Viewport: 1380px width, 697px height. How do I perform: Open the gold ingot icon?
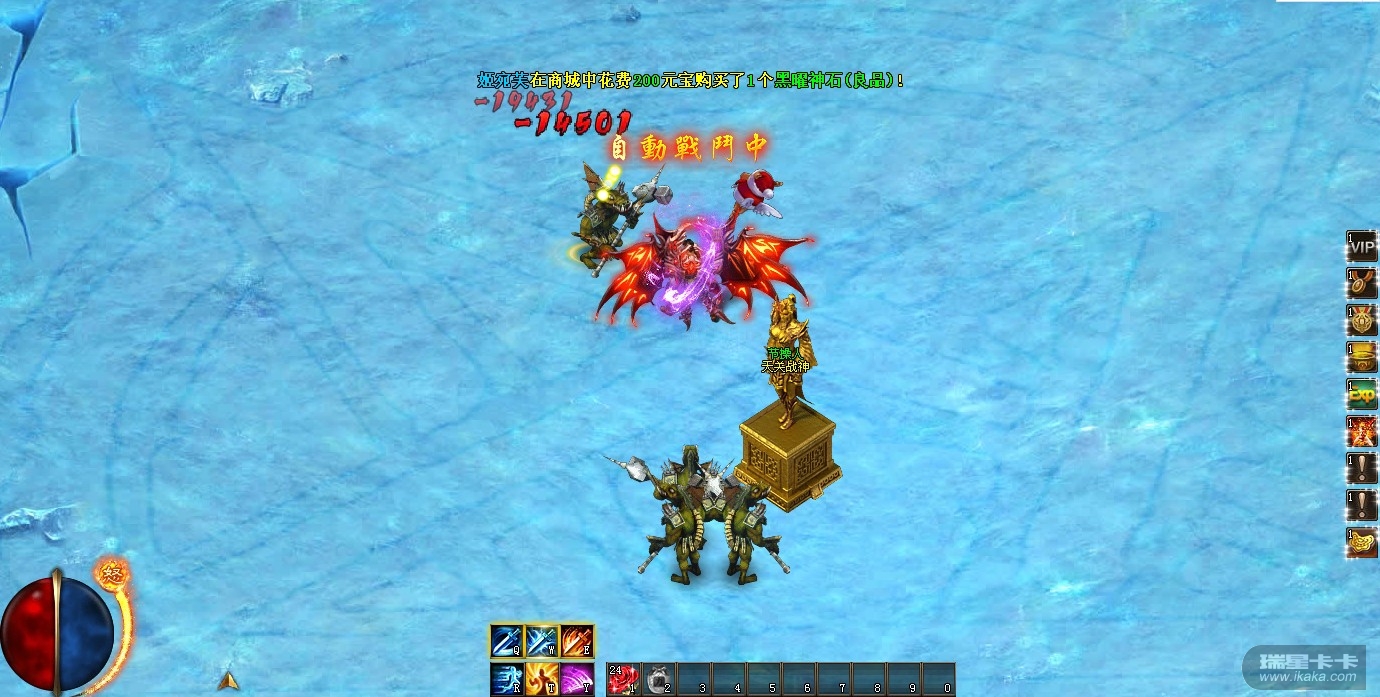[1362, 542]
